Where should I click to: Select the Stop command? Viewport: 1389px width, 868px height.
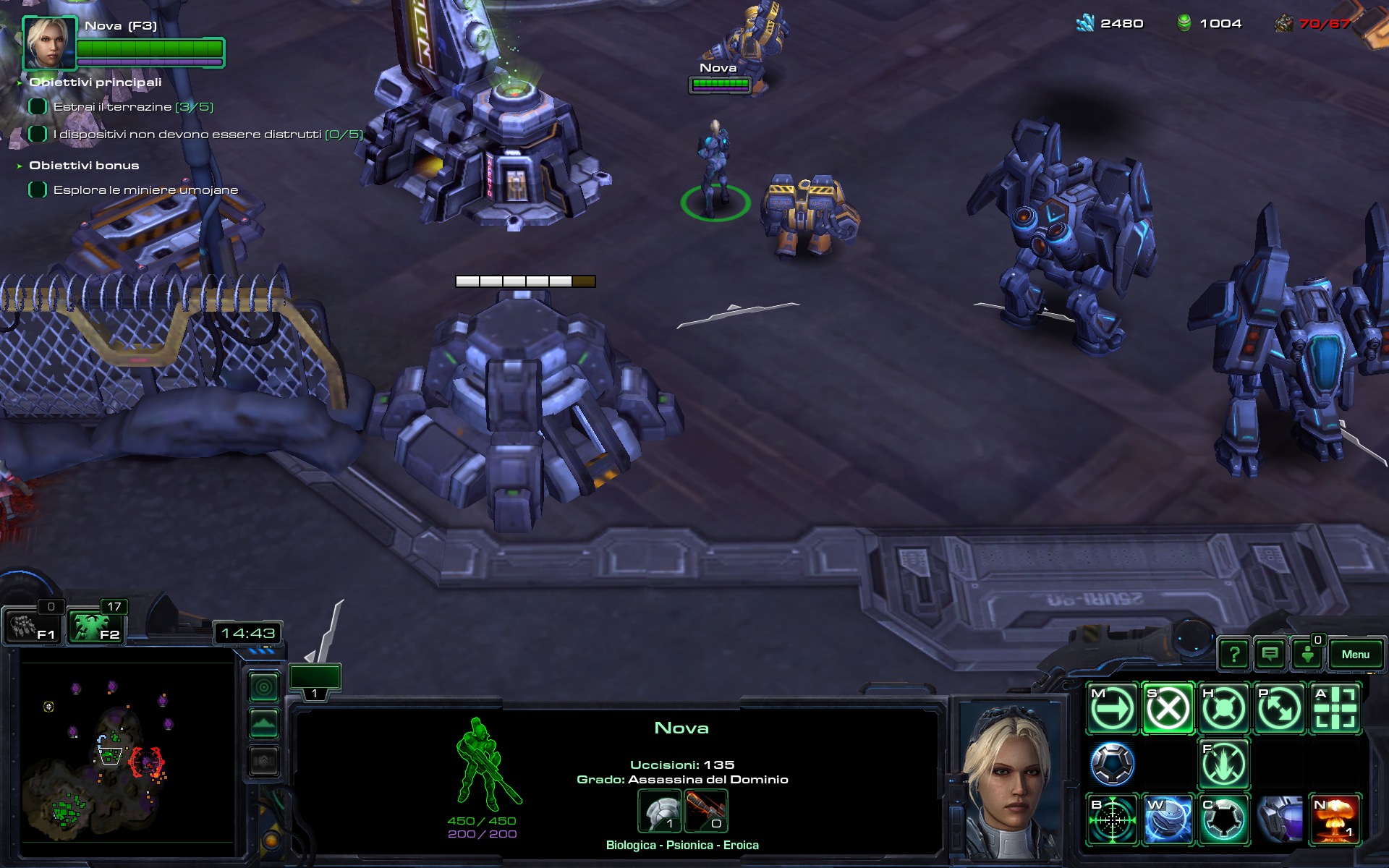point(1168,709)
